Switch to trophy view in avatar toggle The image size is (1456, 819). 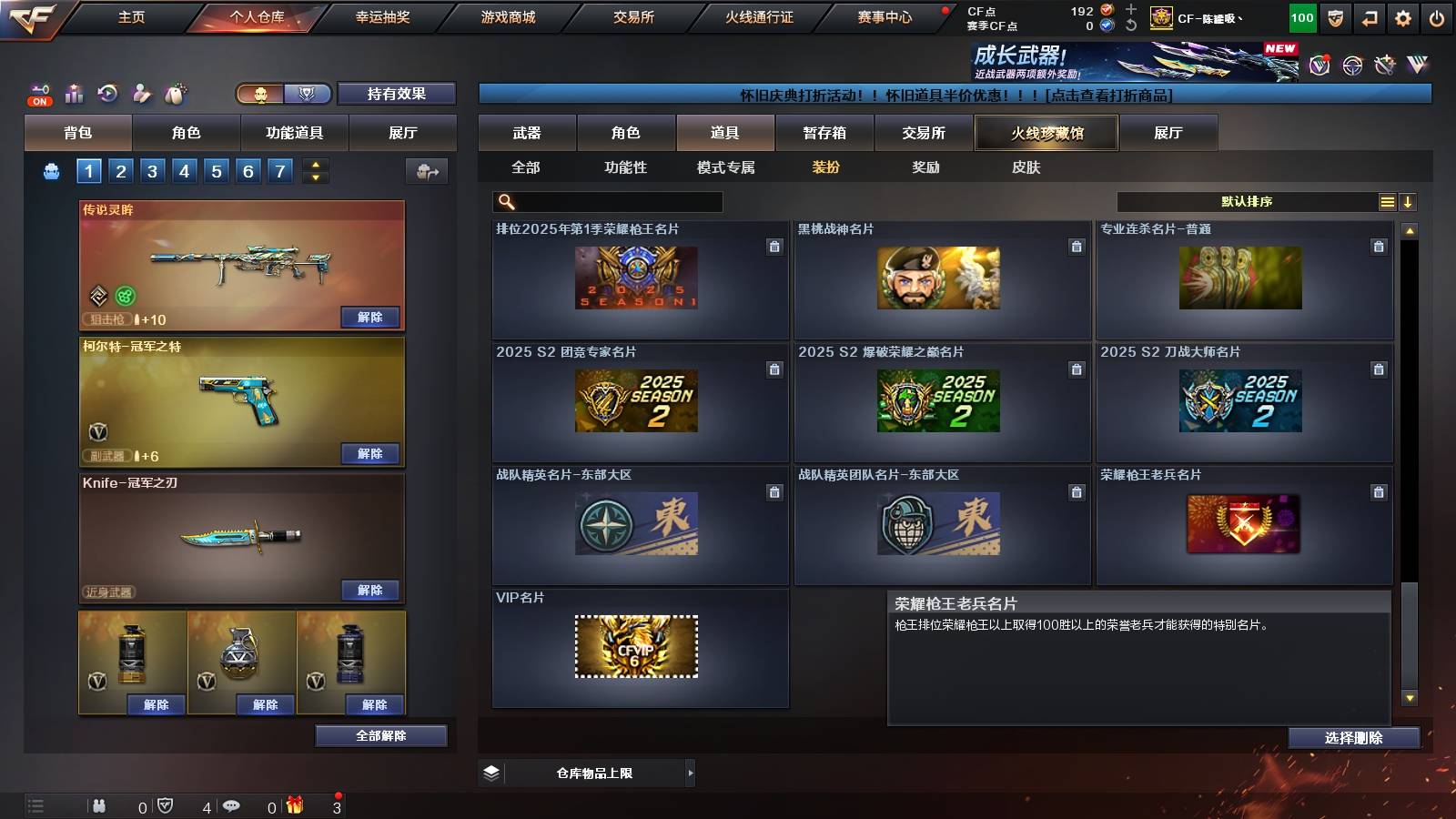click(x=307, y=93)
